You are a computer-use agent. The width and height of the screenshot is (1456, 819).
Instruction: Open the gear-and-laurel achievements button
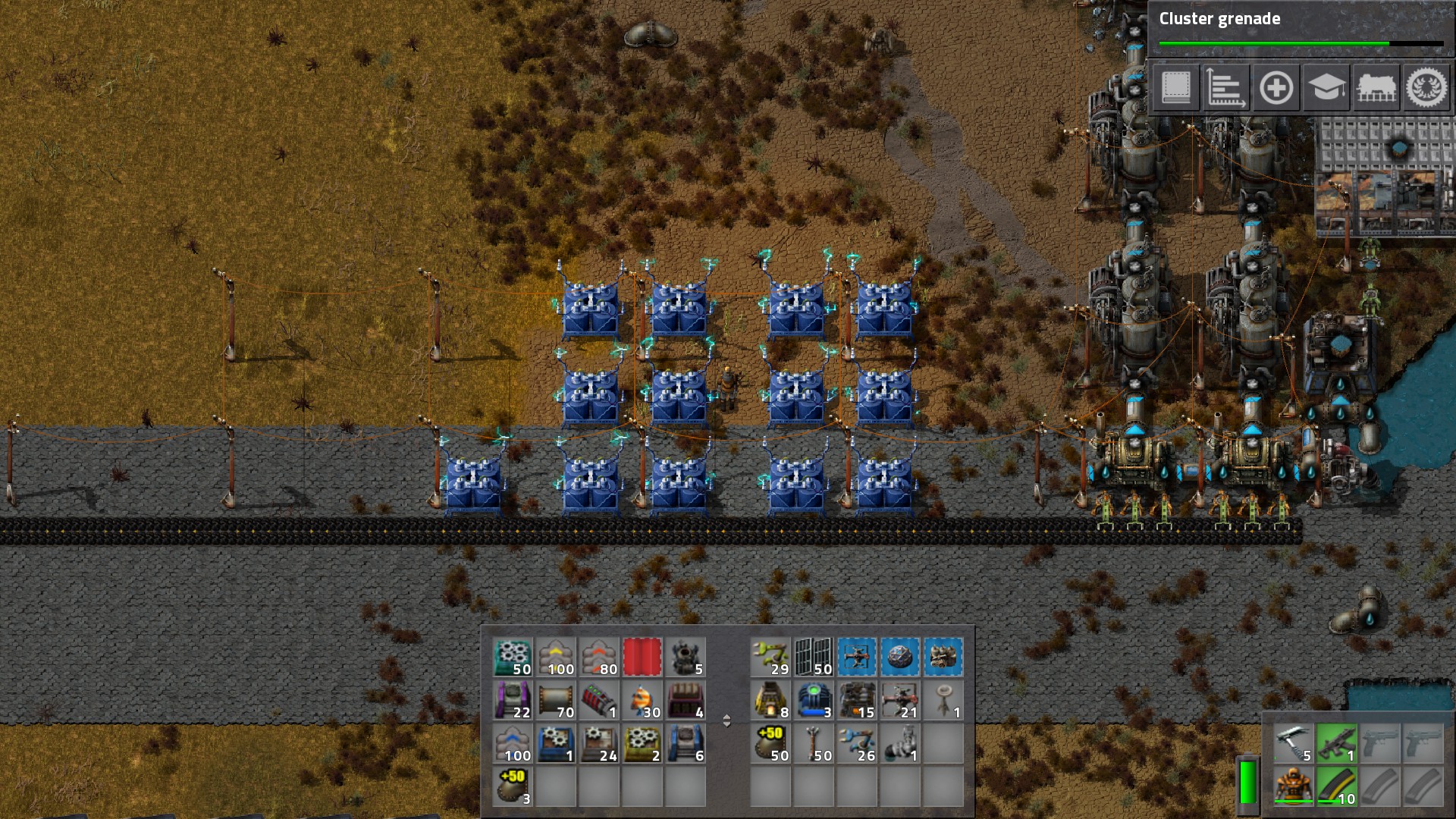1426,88
